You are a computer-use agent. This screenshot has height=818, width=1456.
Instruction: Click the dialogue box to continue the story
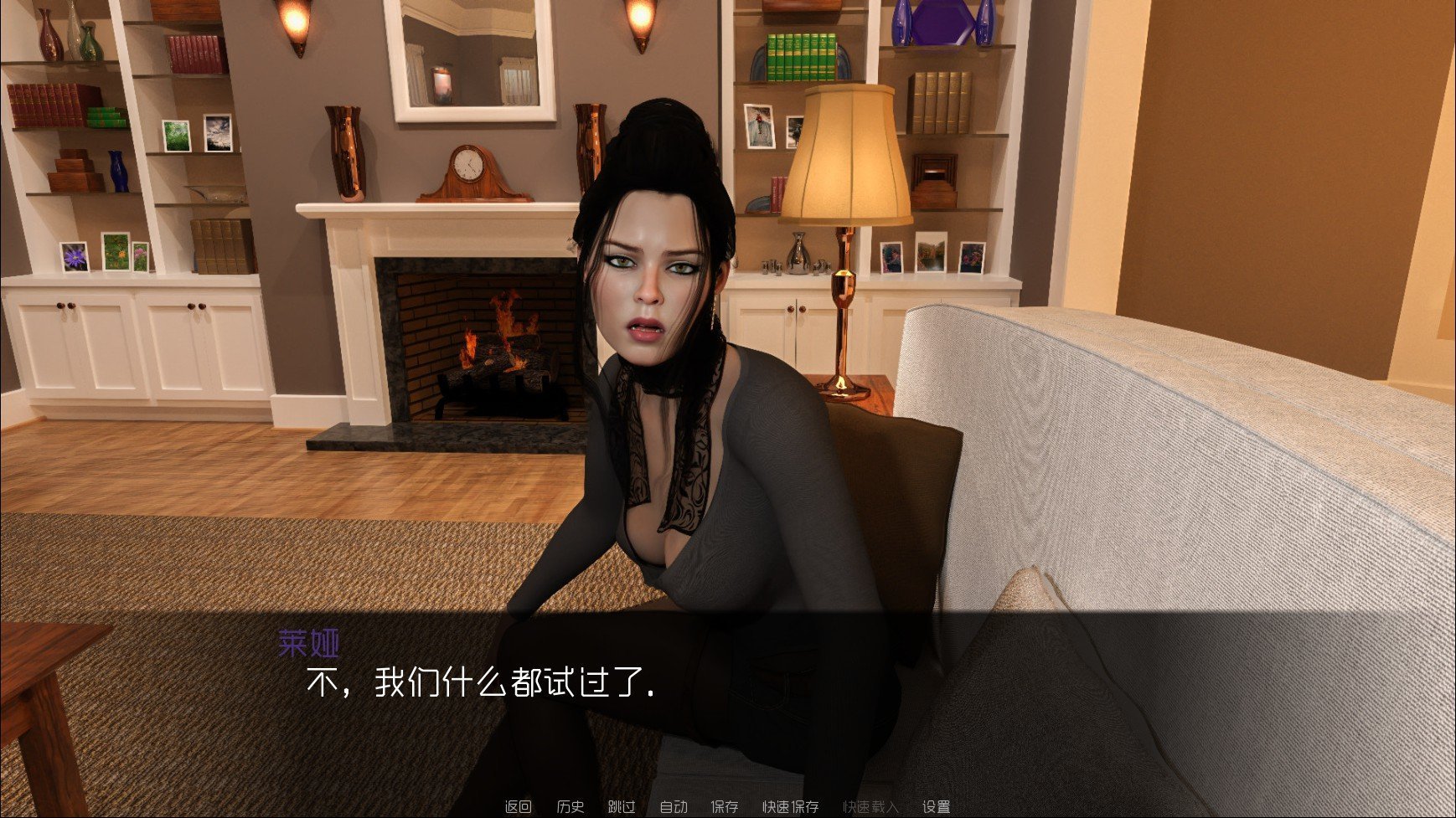(729, 703)
